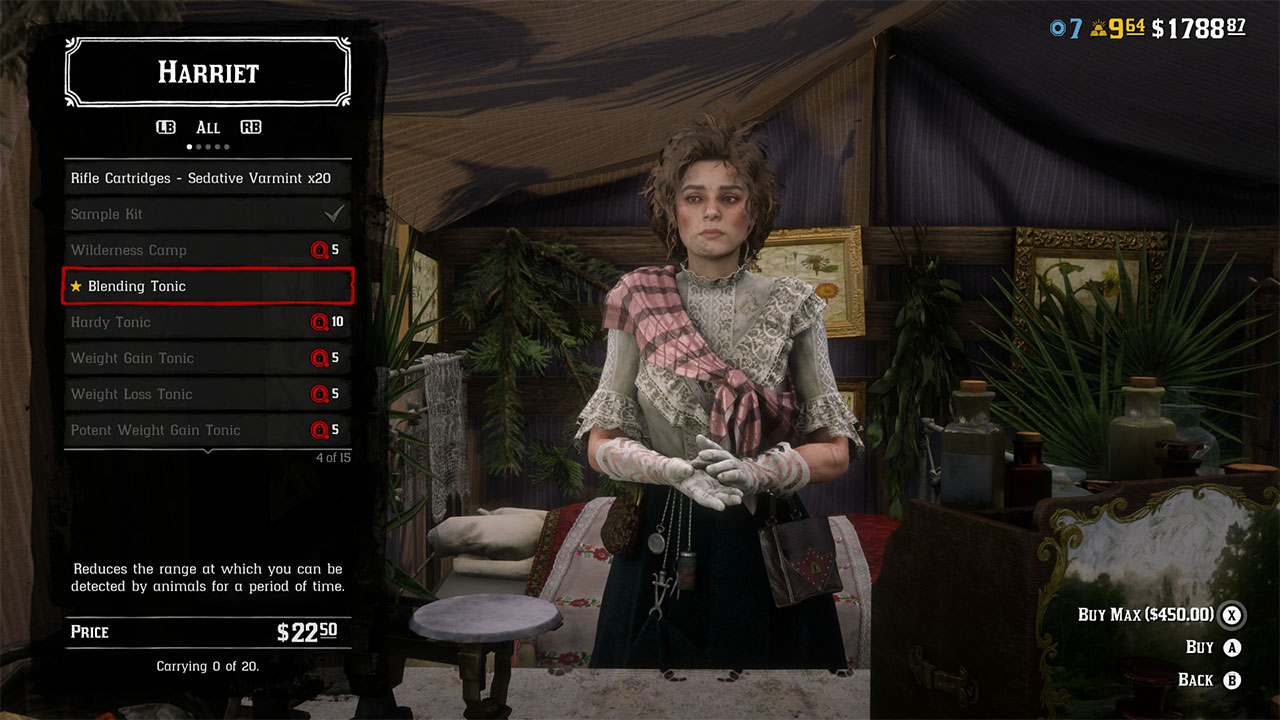Click the RB bumper tab to change category
The width and height of the screenshot is (1280, 720).
[249, 127]
